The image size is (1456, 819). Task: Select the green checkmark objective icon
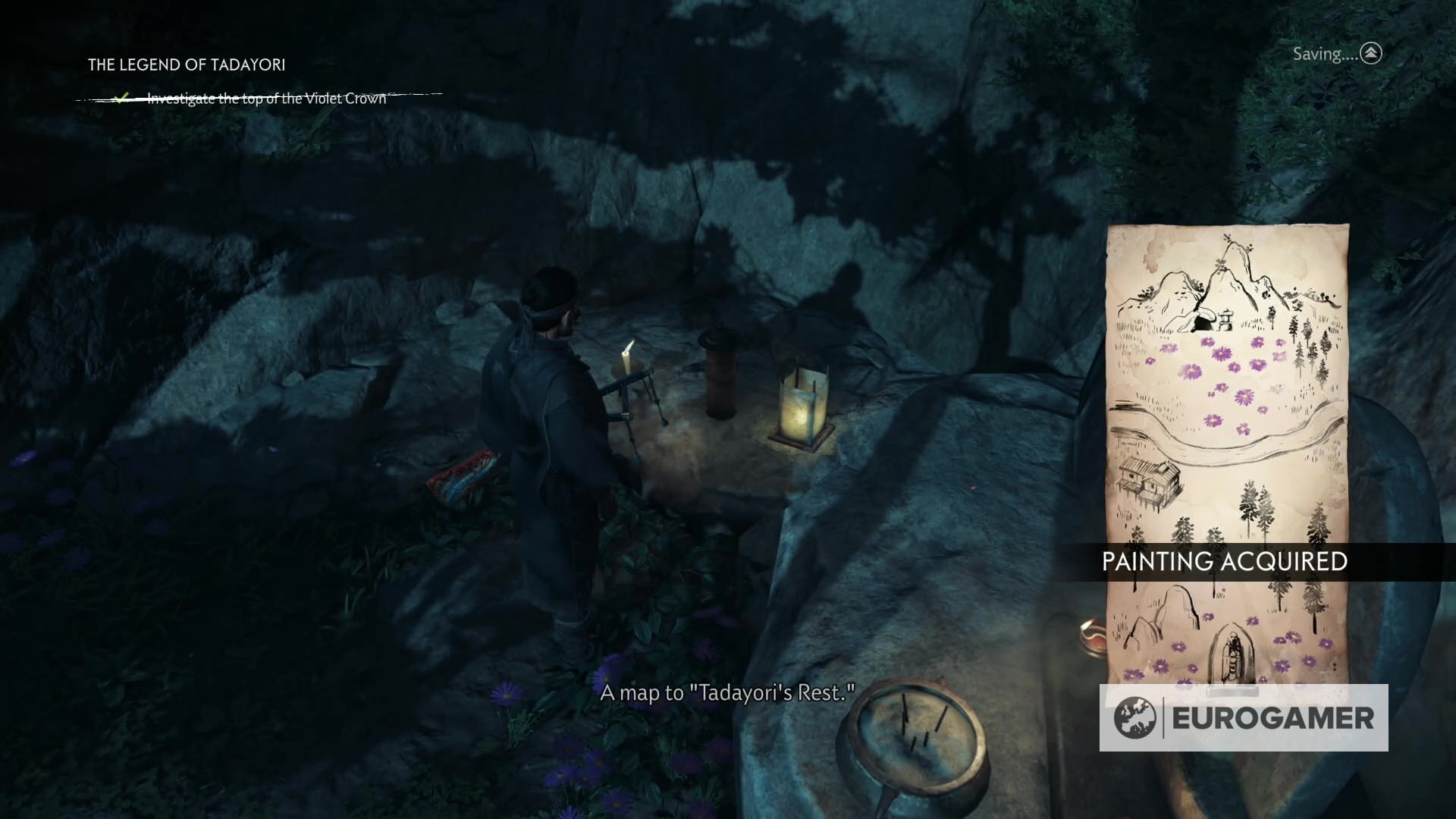tap(121, 97)
